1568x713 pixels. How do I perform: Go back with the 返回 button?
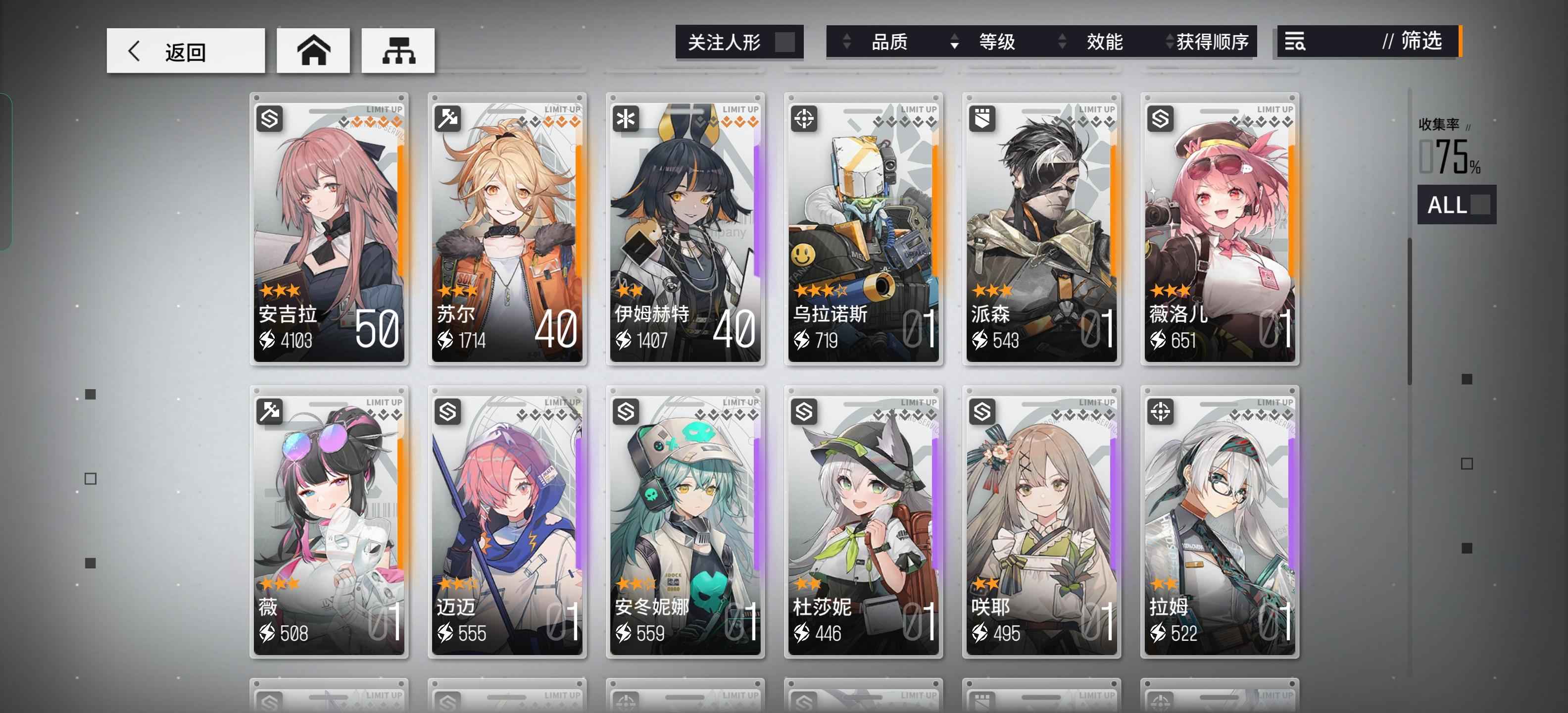pos(185,51)
